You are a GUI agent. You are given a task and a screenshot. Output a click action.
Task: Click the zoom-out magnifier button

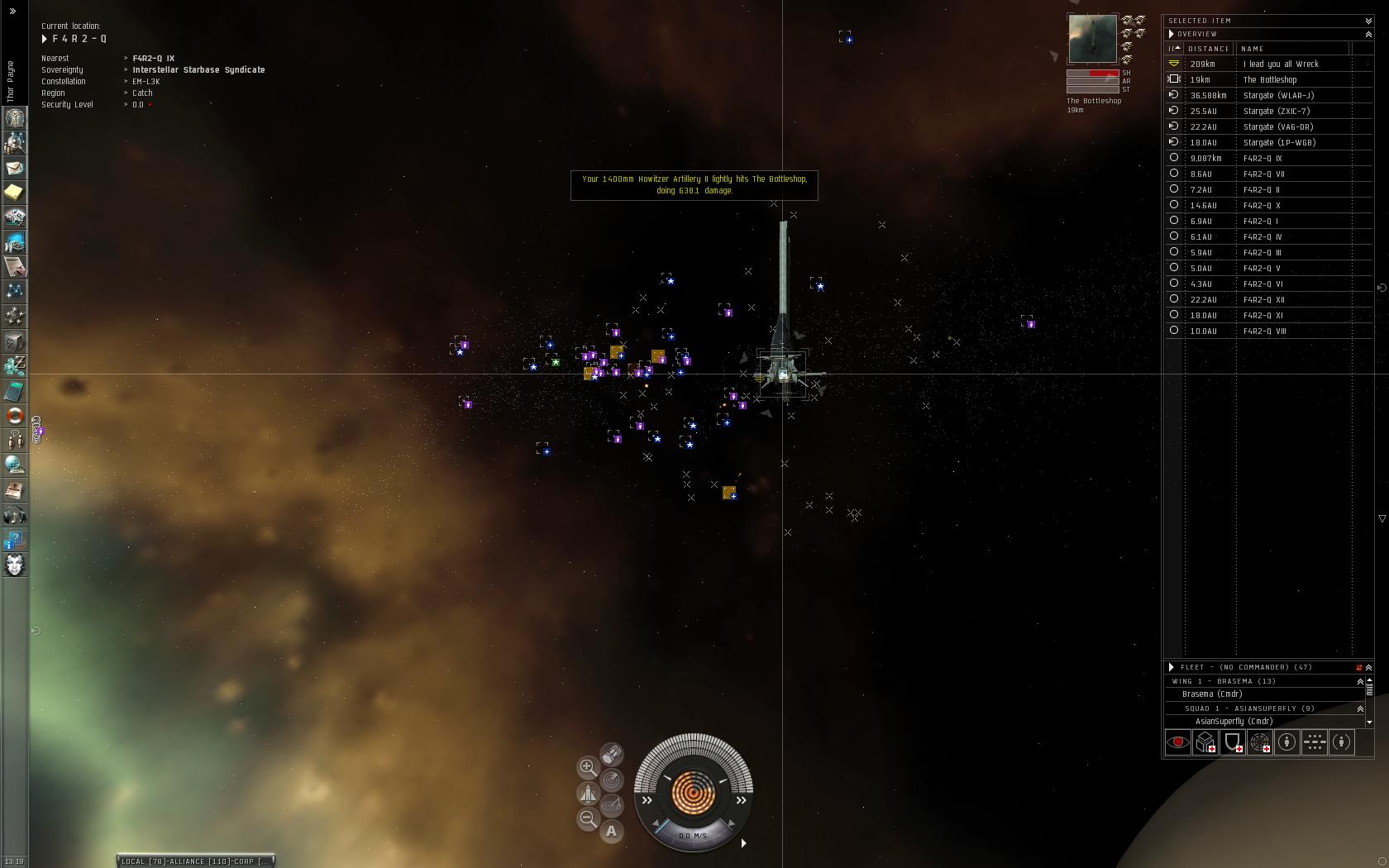coord(587,818)
